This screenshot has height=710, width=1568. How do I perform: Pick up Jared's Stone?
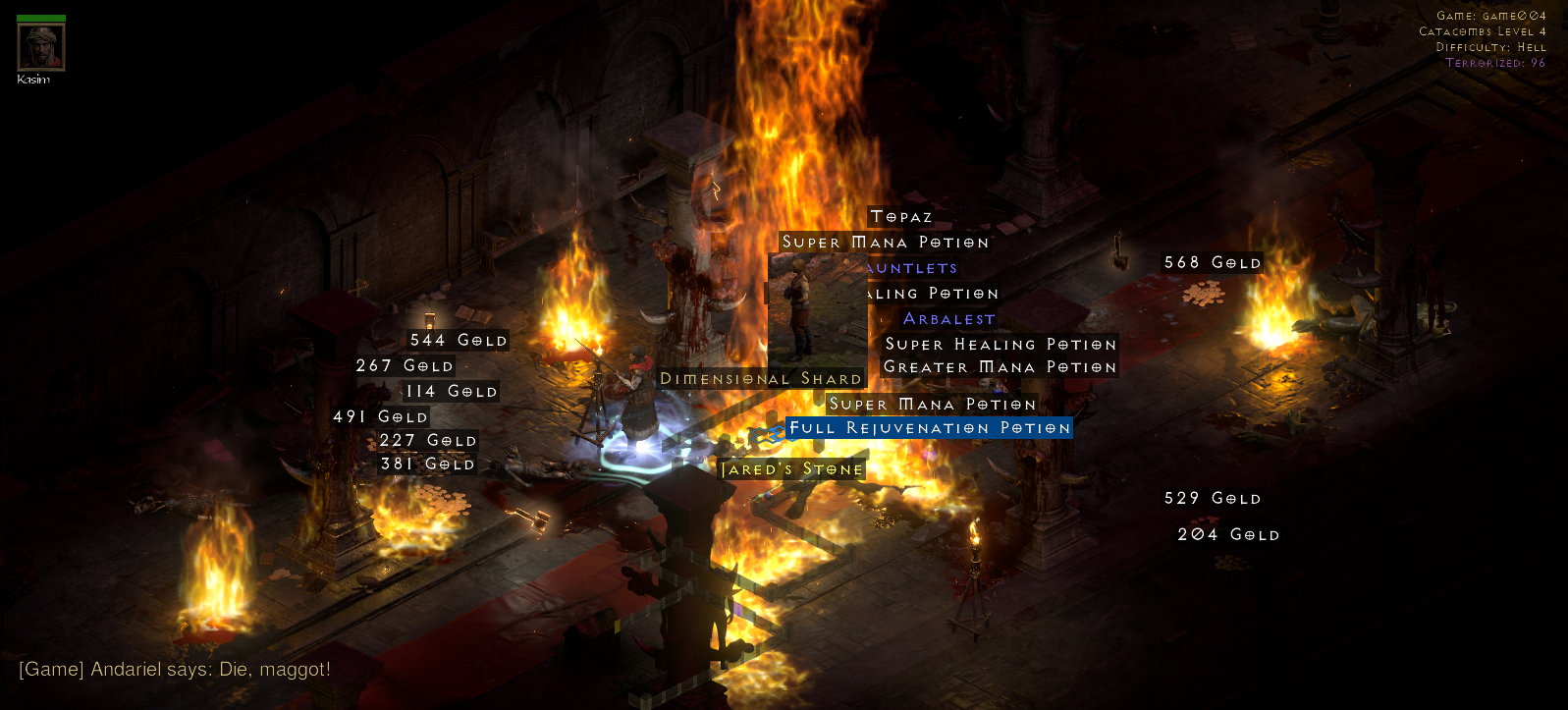click(x=793, y=468)
